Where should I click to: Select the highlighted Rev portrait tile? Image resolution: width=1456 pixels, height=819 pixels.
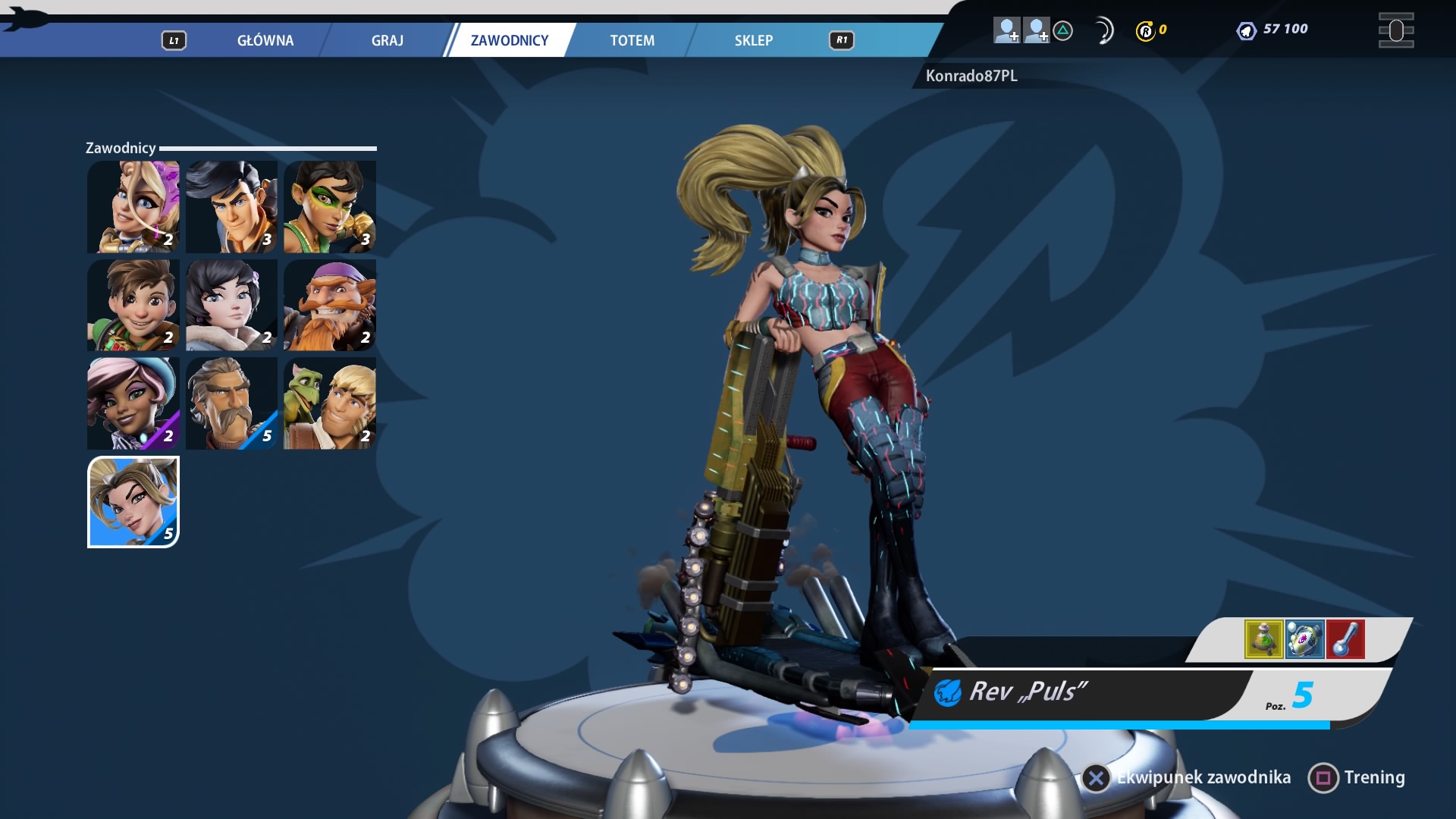pyautogui.click(x=133, y=502)
